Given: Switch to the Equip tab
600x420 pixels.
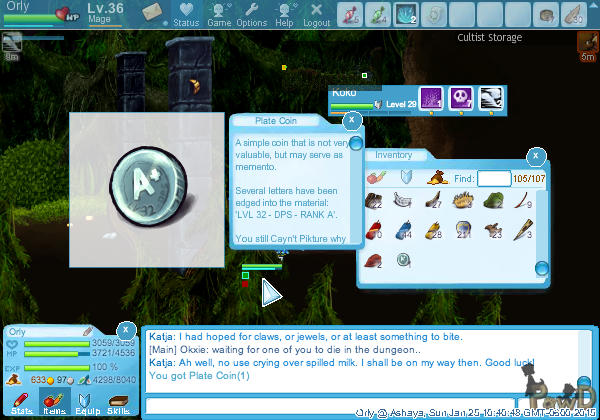Looking at the screenshot, I should pyautogui.click(x=86, y=403).
